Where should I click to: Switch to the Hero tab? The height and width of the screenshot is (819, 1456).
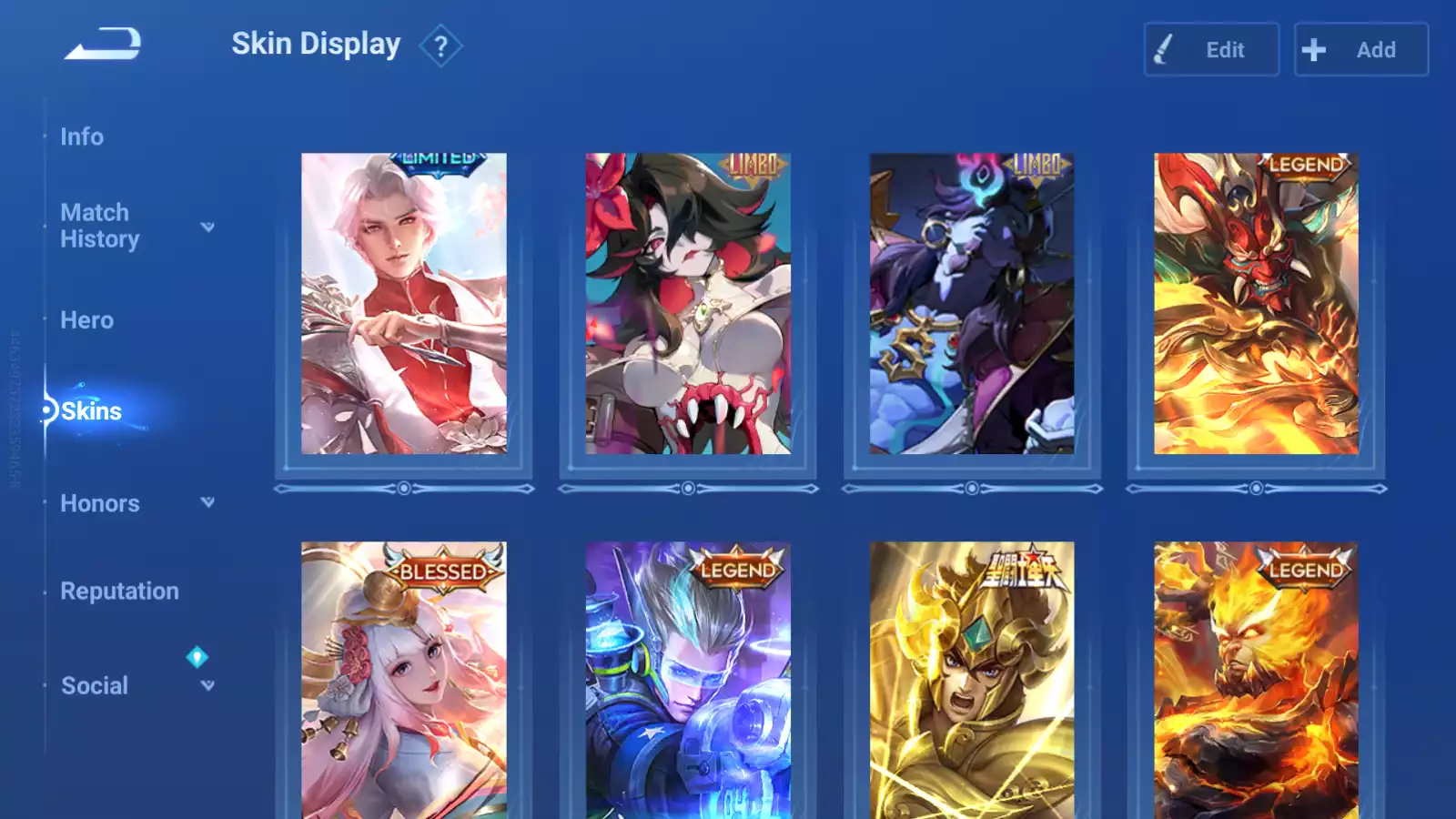87,320
